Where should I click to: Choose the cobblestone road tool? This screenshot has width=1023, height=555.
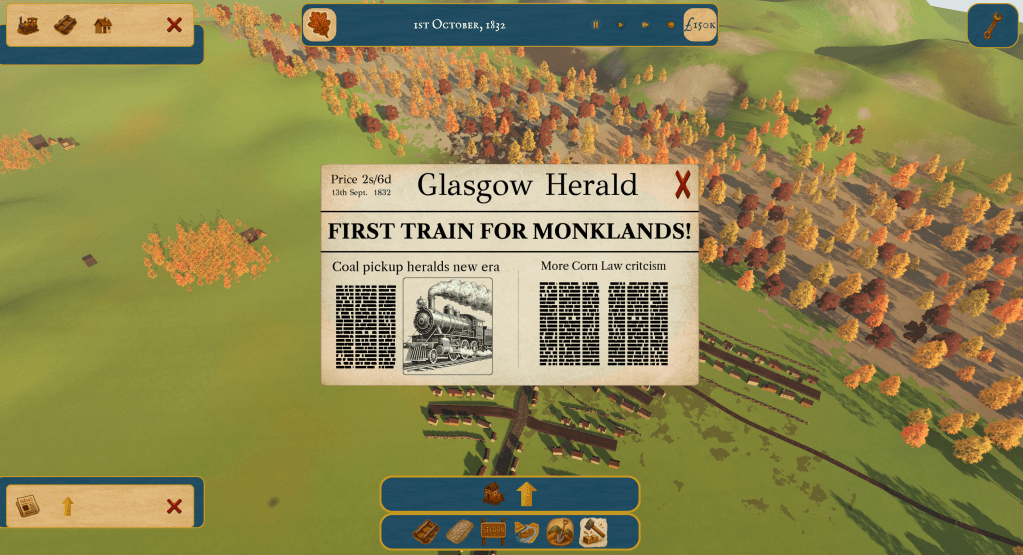coord(459,532)
